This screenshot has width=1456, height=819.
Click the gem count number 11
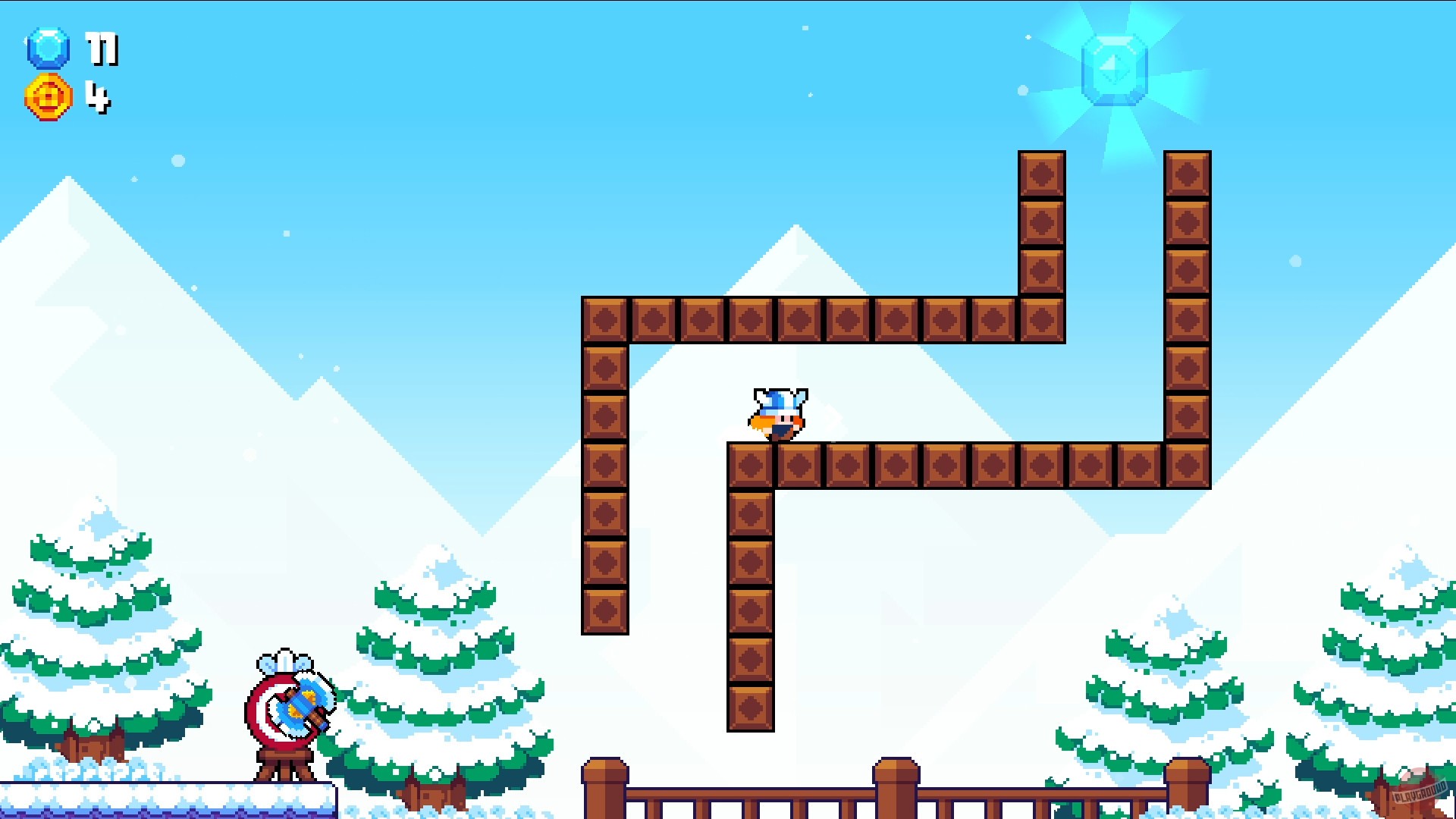pos(102,49)
